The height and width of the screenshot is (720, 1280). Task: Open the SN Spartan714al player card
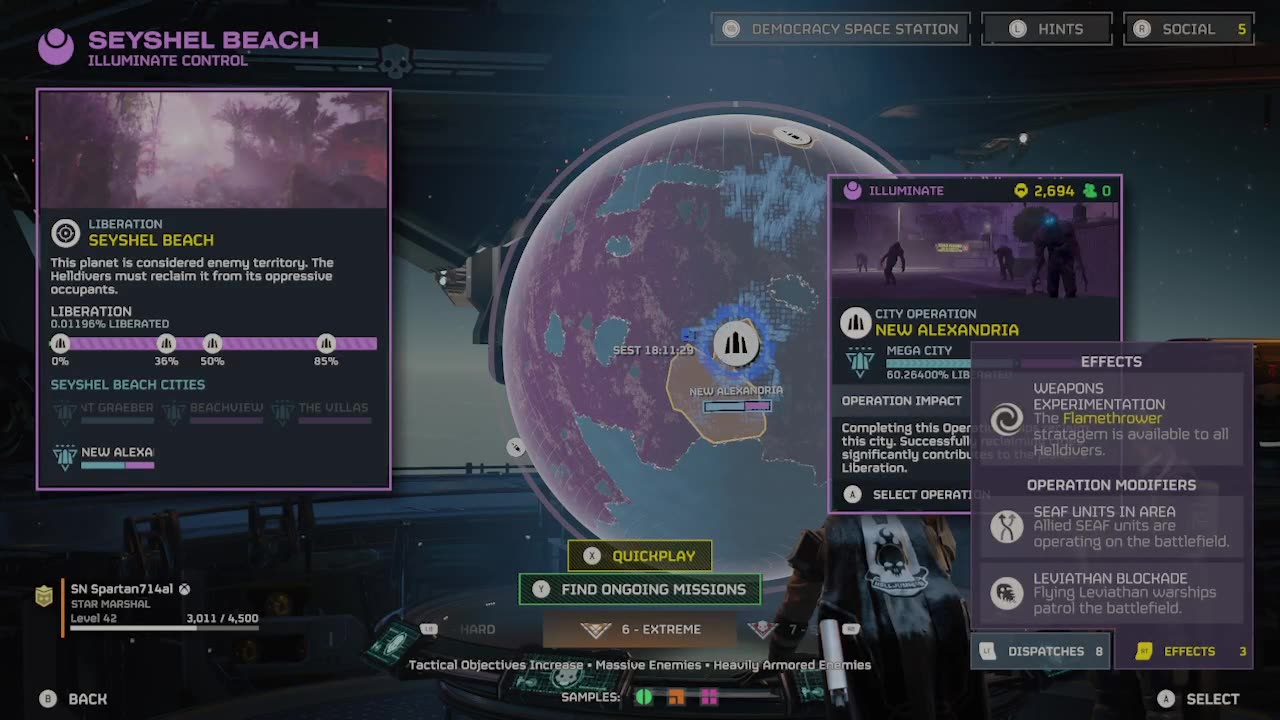[x=150, y=604]
